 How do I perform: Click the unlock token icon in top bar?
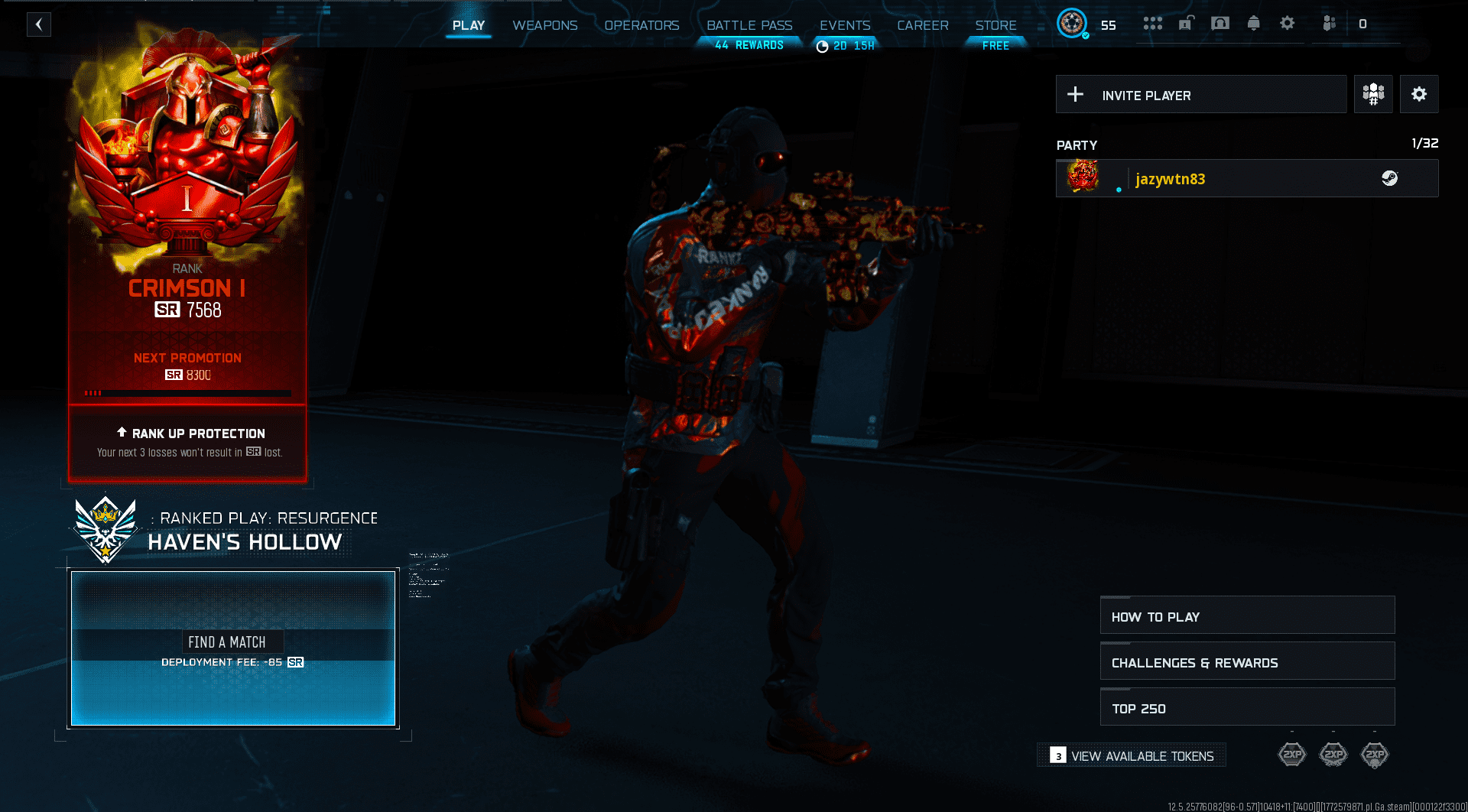1186,24
